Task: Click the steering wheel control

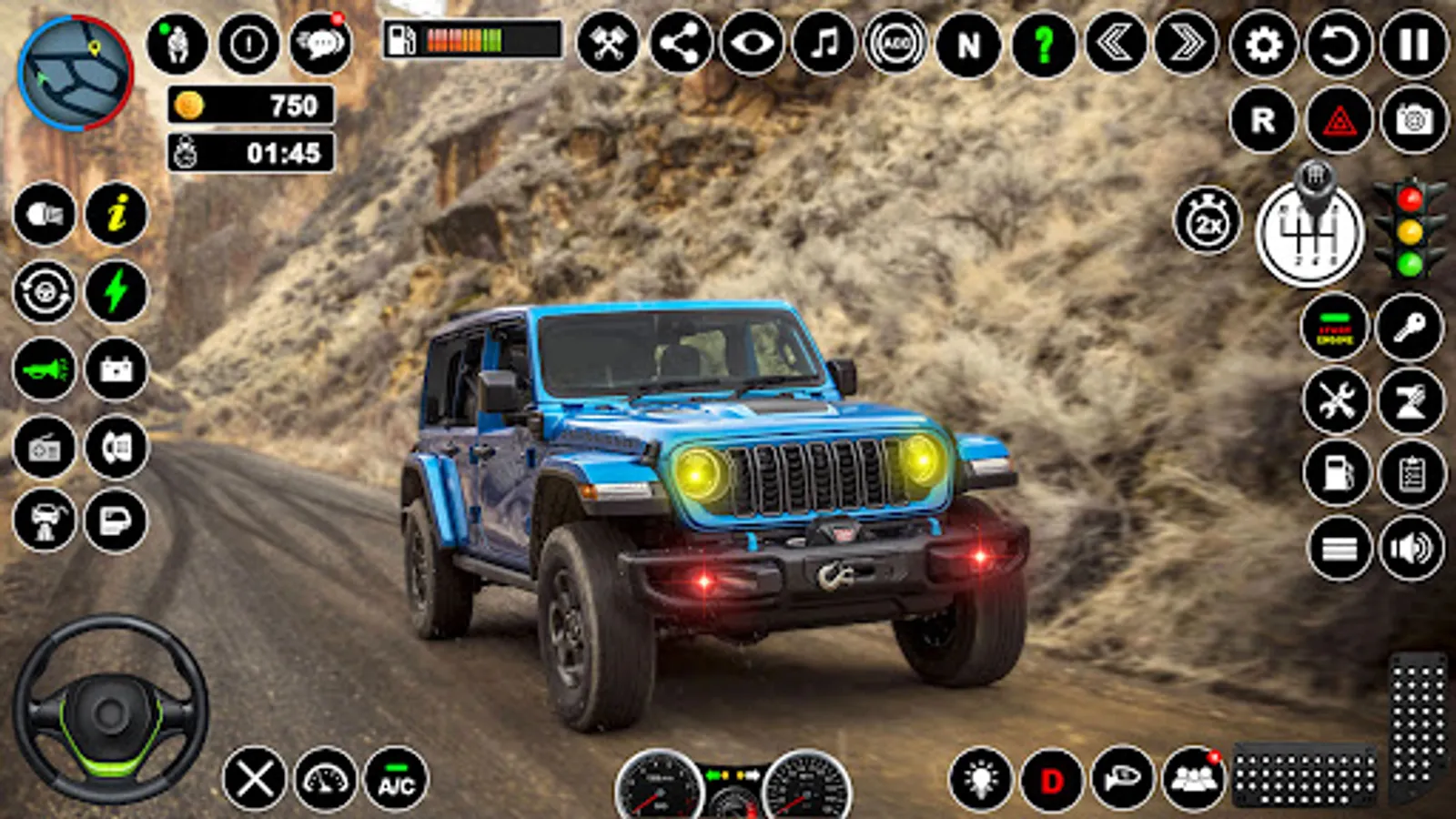Action: pos(110,710)
